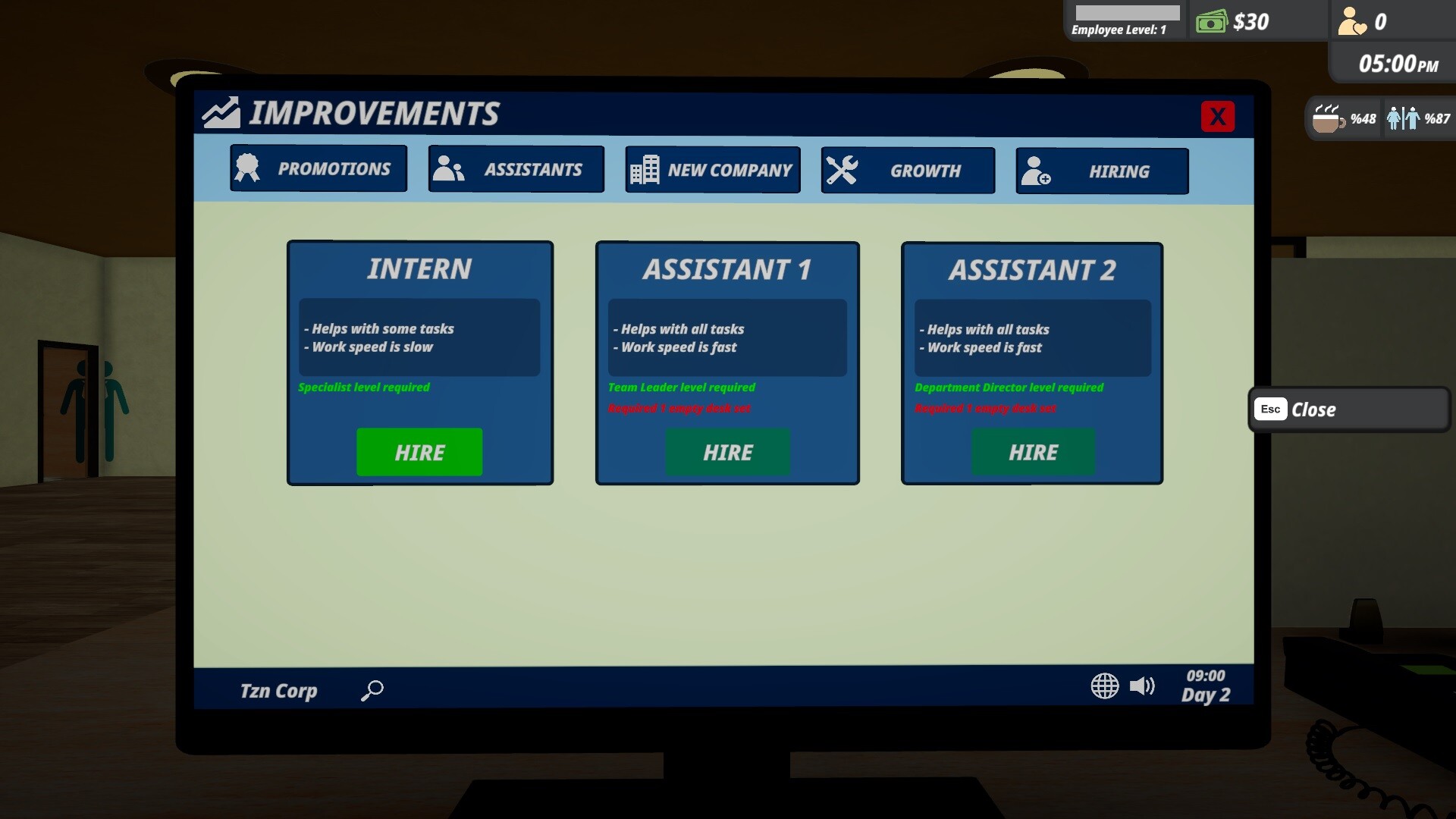Click the coffee need indicator icon
Image resolution: width=1456 pixels, height=819 pixels.
coord(1326,118)
